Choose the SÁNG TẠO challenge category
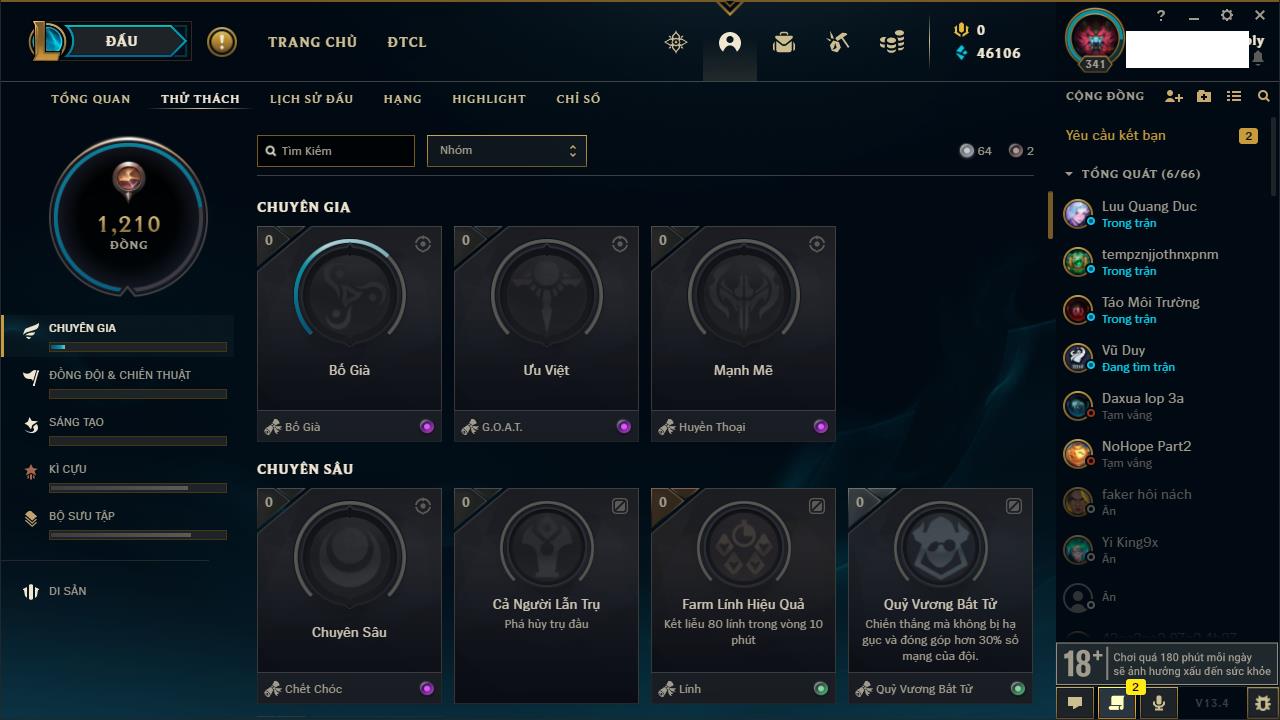Image resolution: width=1280 pixels, height=720 pixels. 77,422
